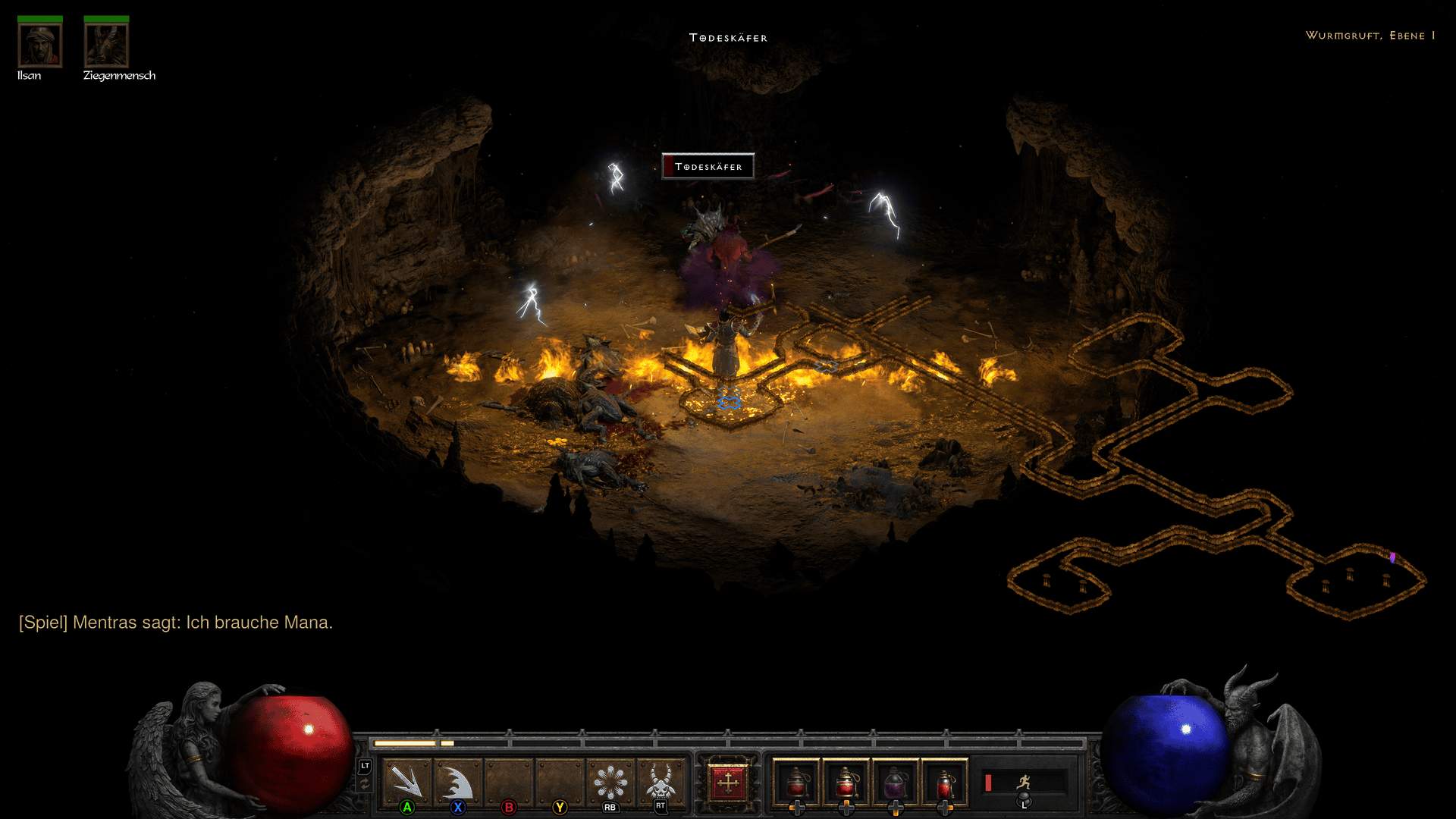Open the first red health potion belt slot

click(x=798, y=781)
